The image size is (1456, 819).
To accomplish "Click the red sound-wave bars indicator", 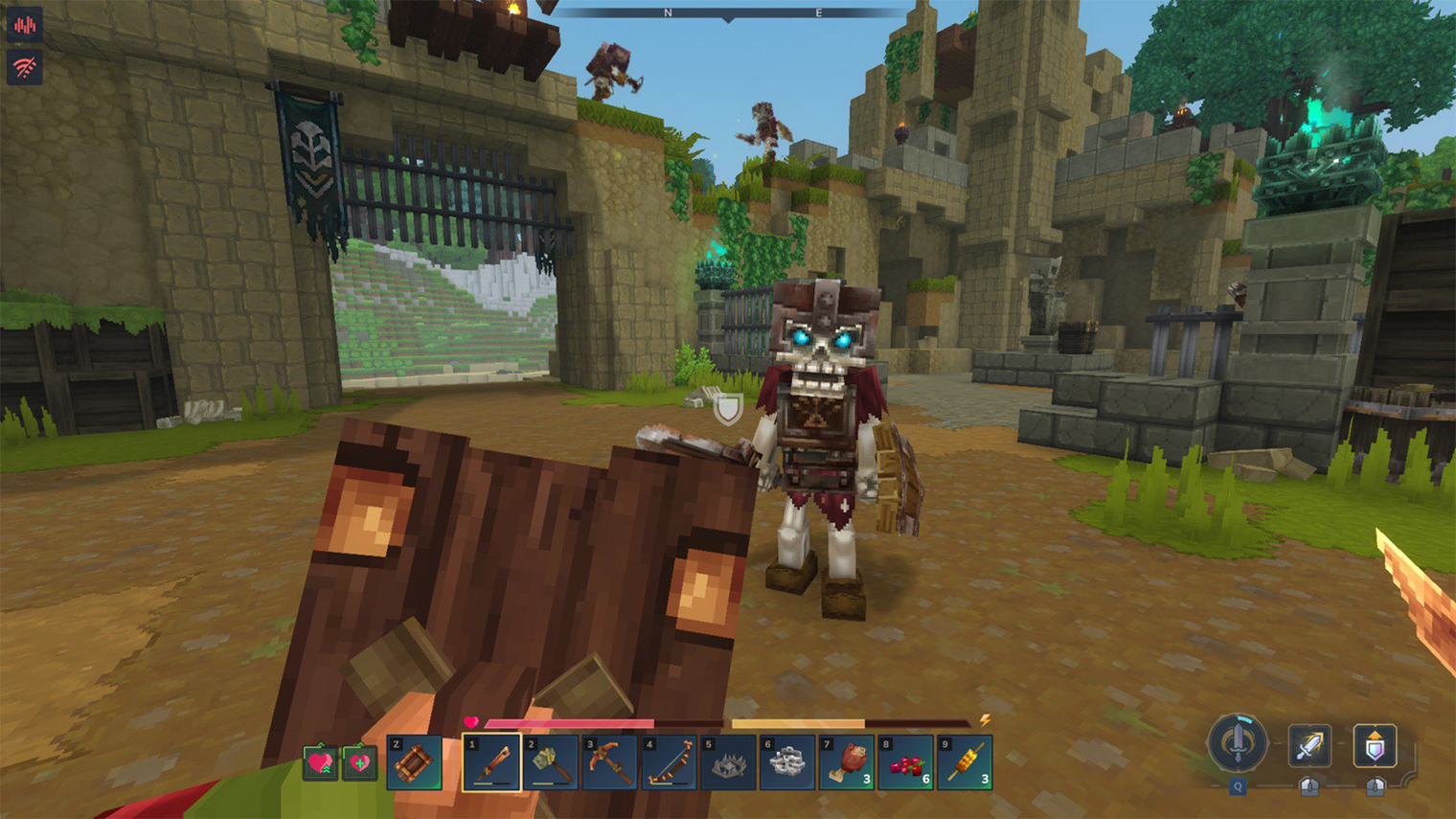I will [x=24, y=25].
